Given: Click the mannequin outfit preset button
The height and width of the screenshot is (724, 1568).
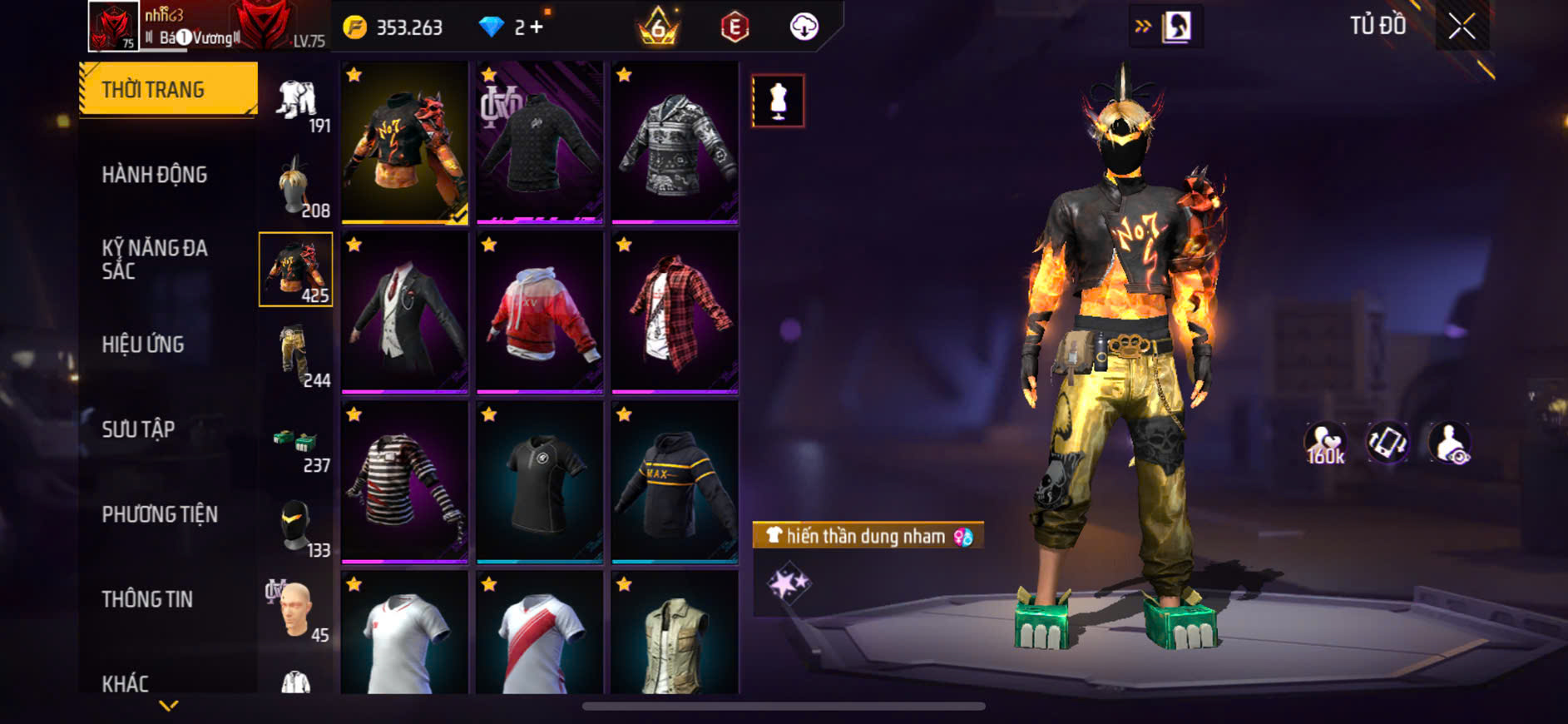Looking at the screenshot, I should (778, 101).
